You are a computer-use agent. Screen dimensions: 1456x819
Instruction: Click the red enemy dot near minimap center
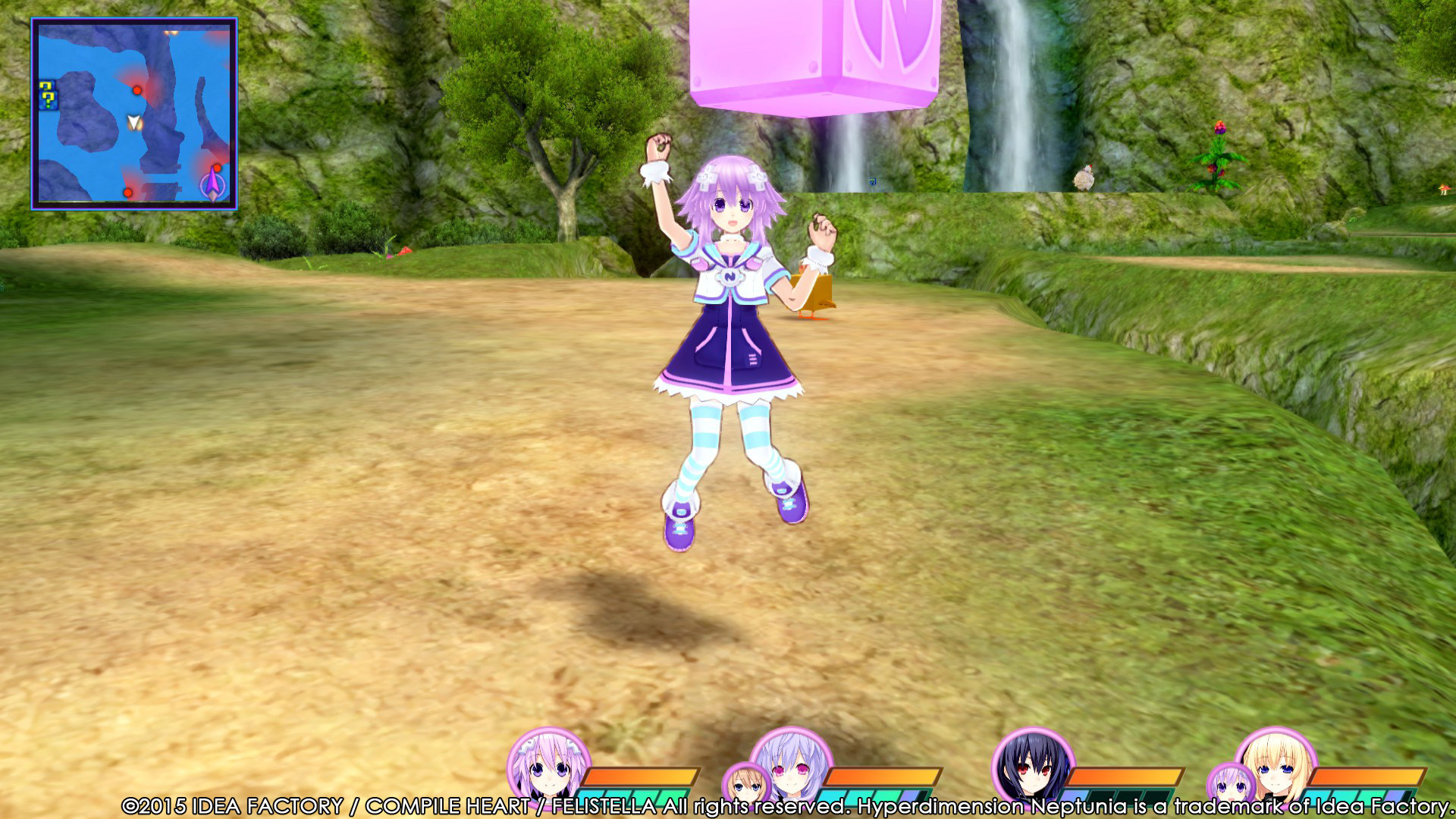click(x=137, y=90)
